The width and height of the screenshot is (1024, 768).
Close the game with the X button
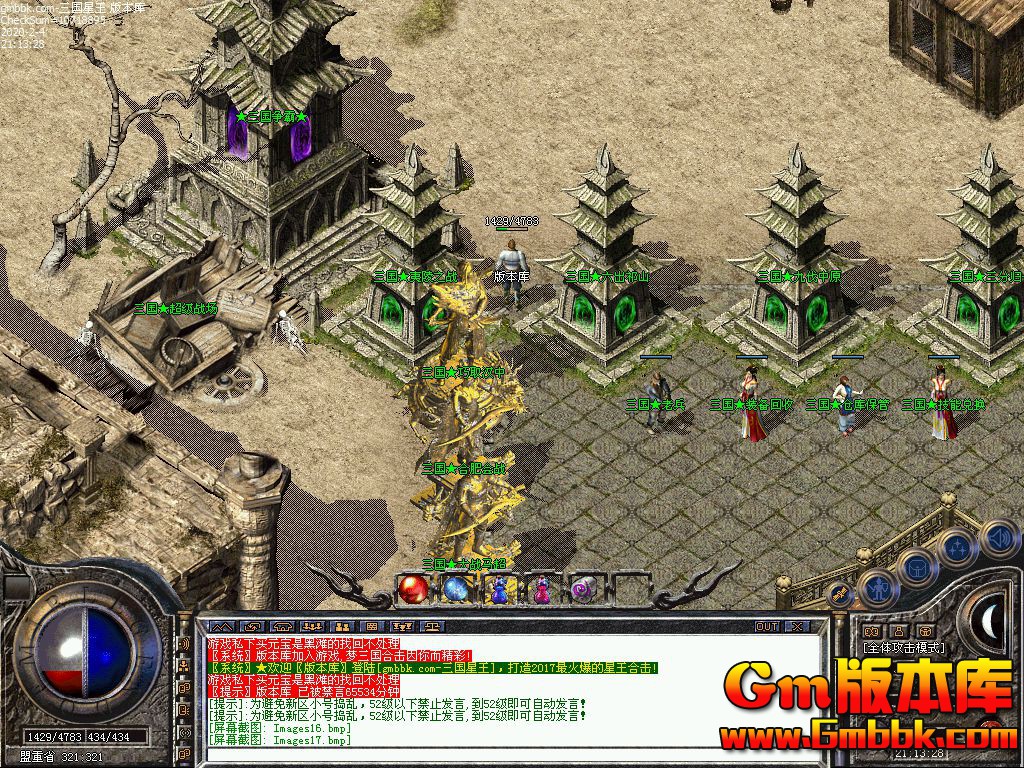797,627
